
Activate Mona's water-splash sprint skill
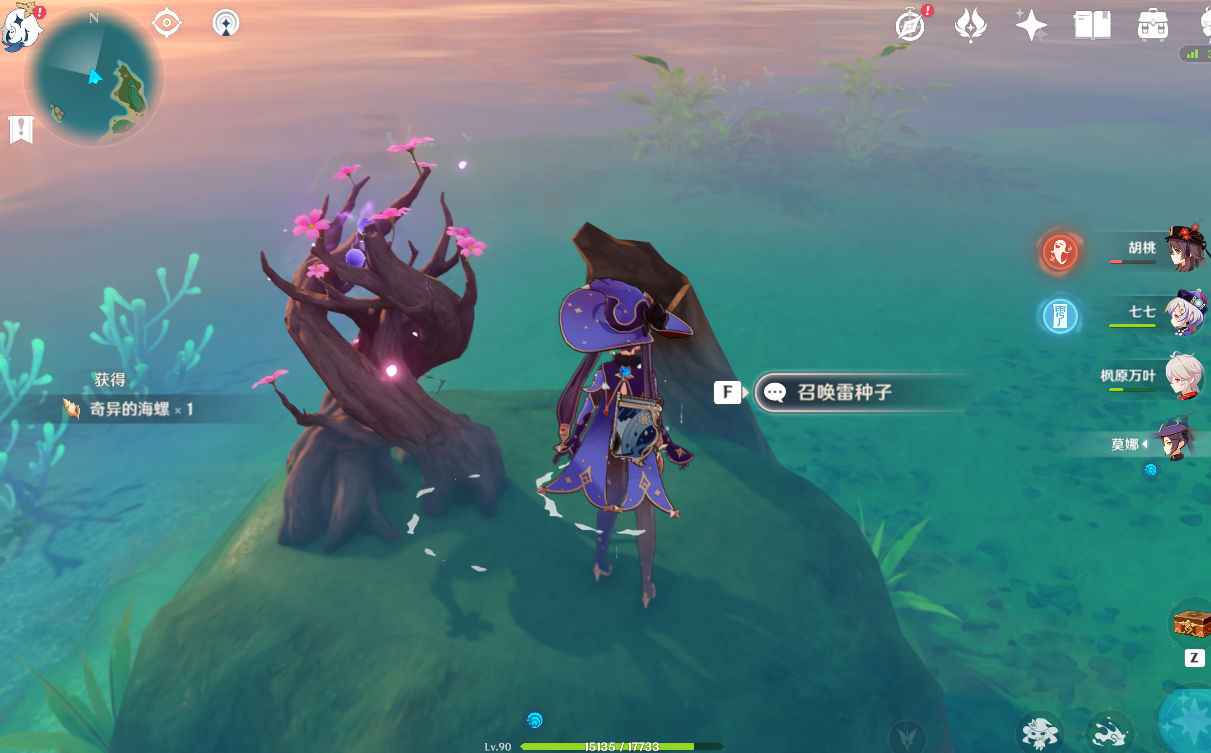(1109, 733)
